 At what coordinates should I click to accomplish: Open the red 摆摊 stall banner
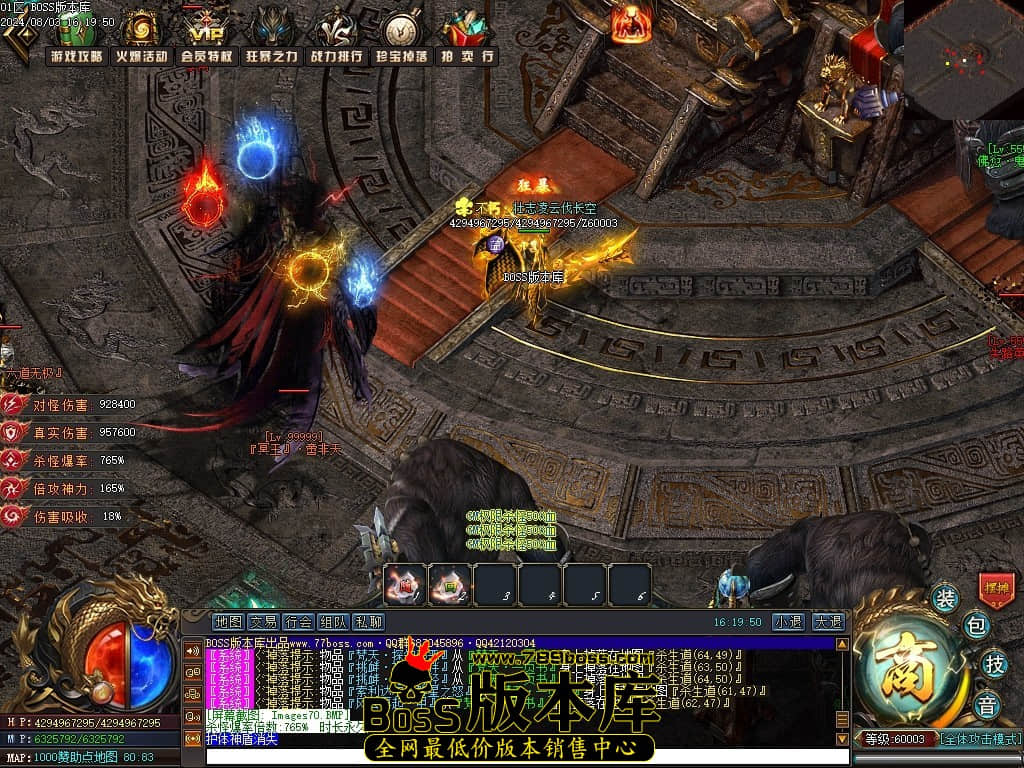[996, 589]
